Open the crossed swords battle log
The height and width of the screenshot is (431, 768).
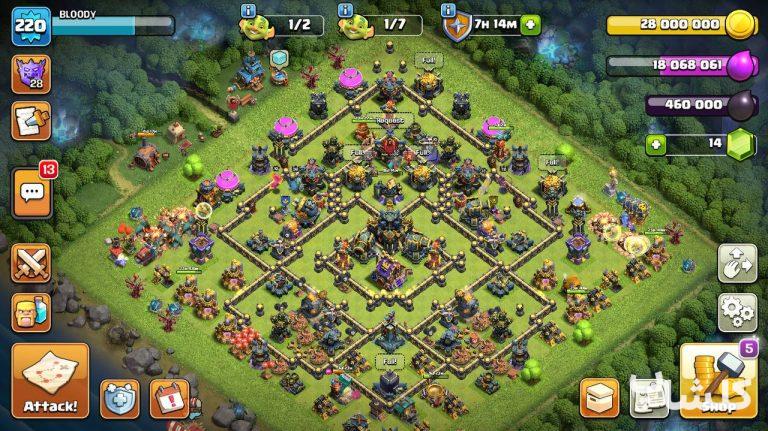(31, 263)
